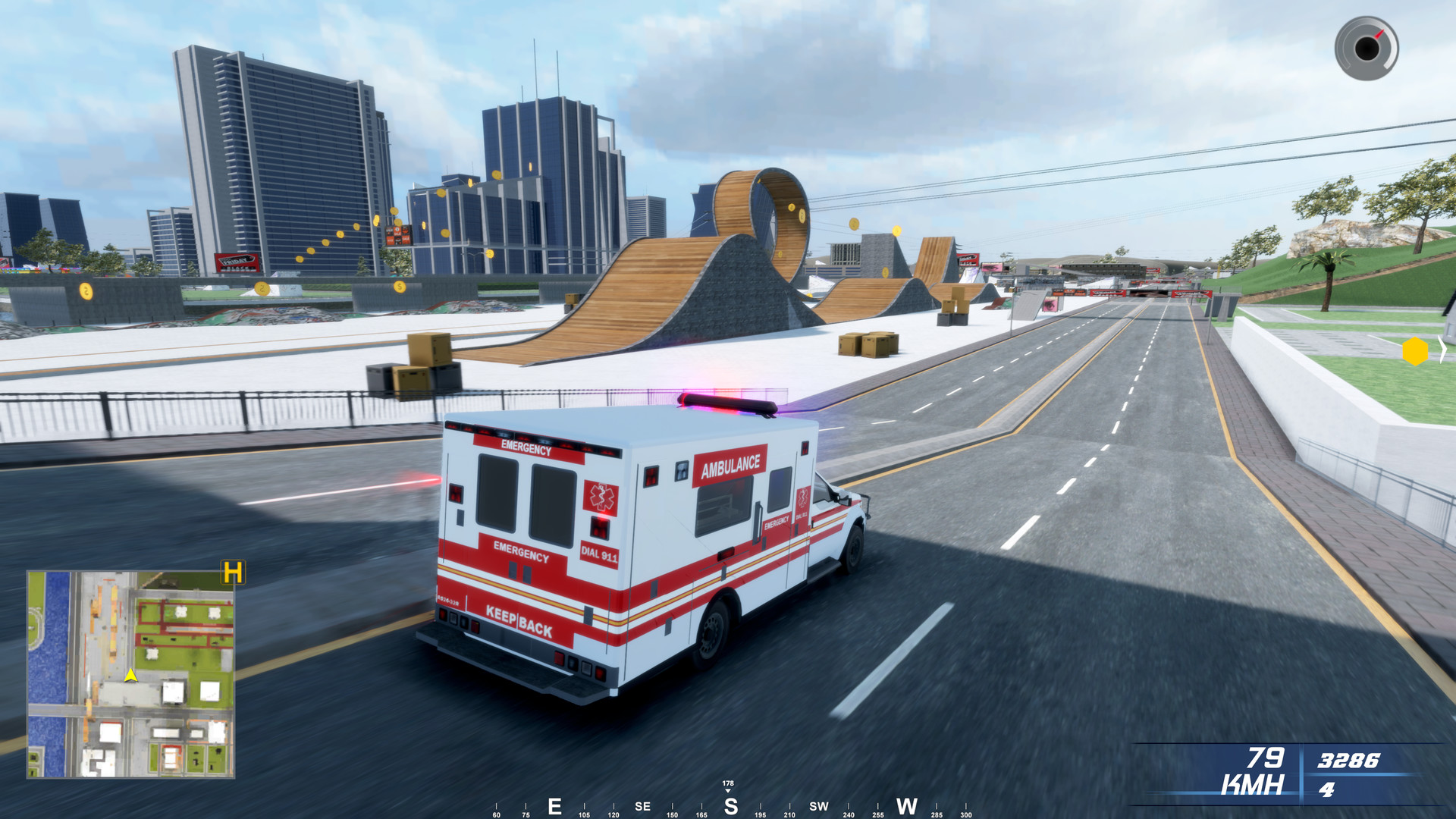Select the S label on the compass strip
The width and height of the screenshot is (1456, 819).
pos(730,806)
